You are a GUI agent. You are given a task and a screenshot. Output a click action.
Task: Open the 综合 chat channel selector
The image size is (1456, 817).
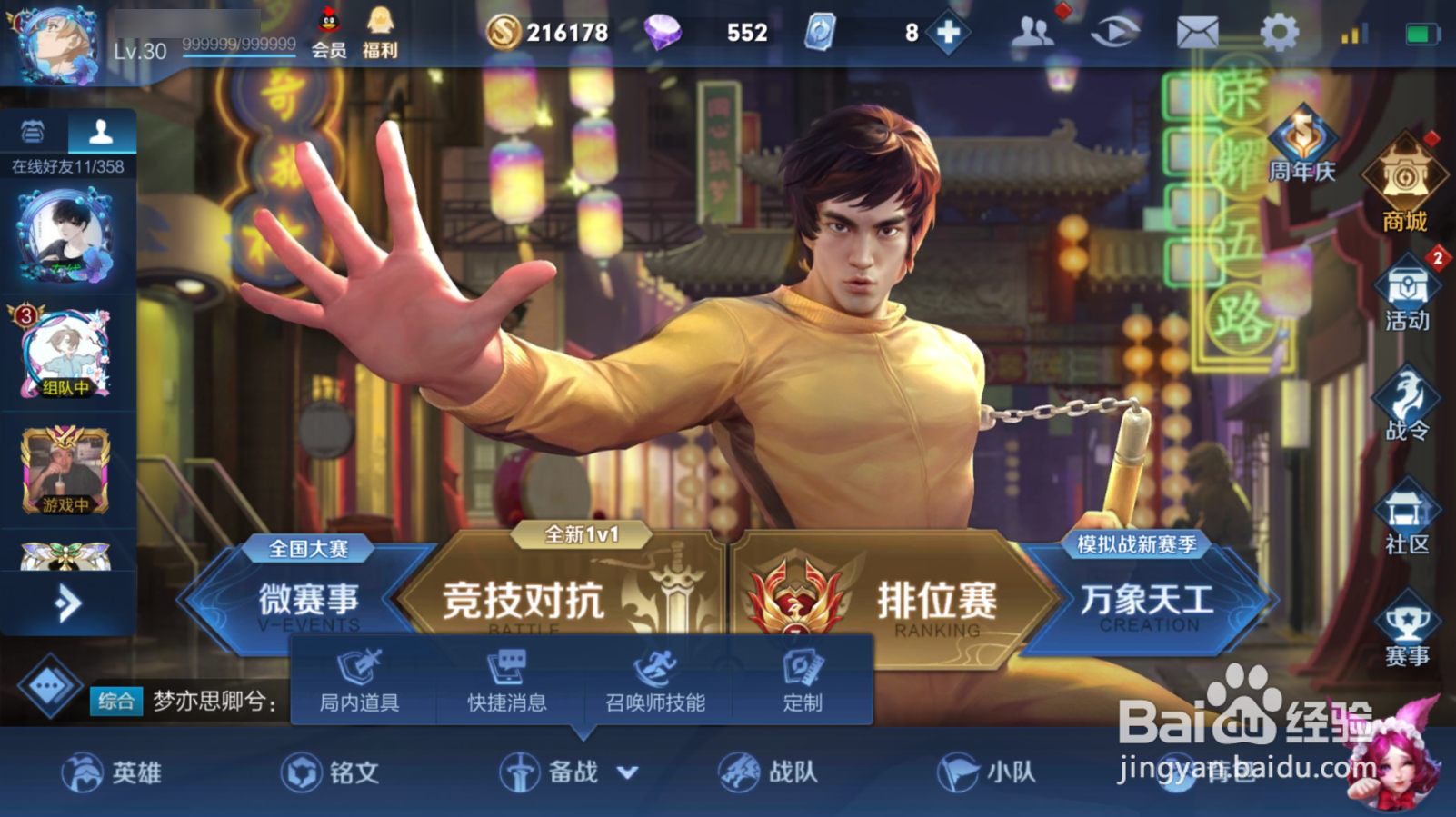116,702
